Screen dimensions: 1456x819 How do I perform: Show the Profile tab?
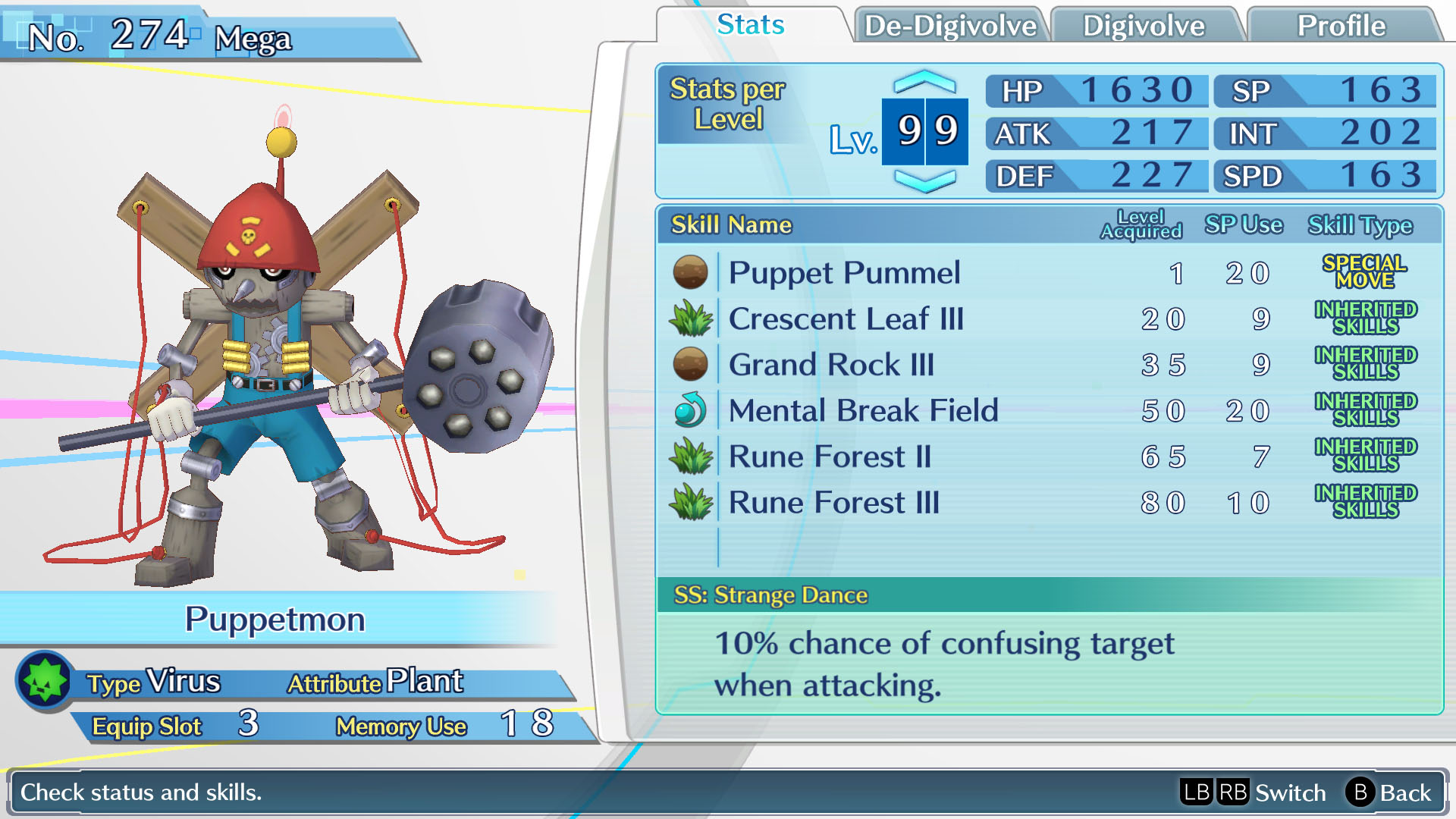[x=1341, y=26]
